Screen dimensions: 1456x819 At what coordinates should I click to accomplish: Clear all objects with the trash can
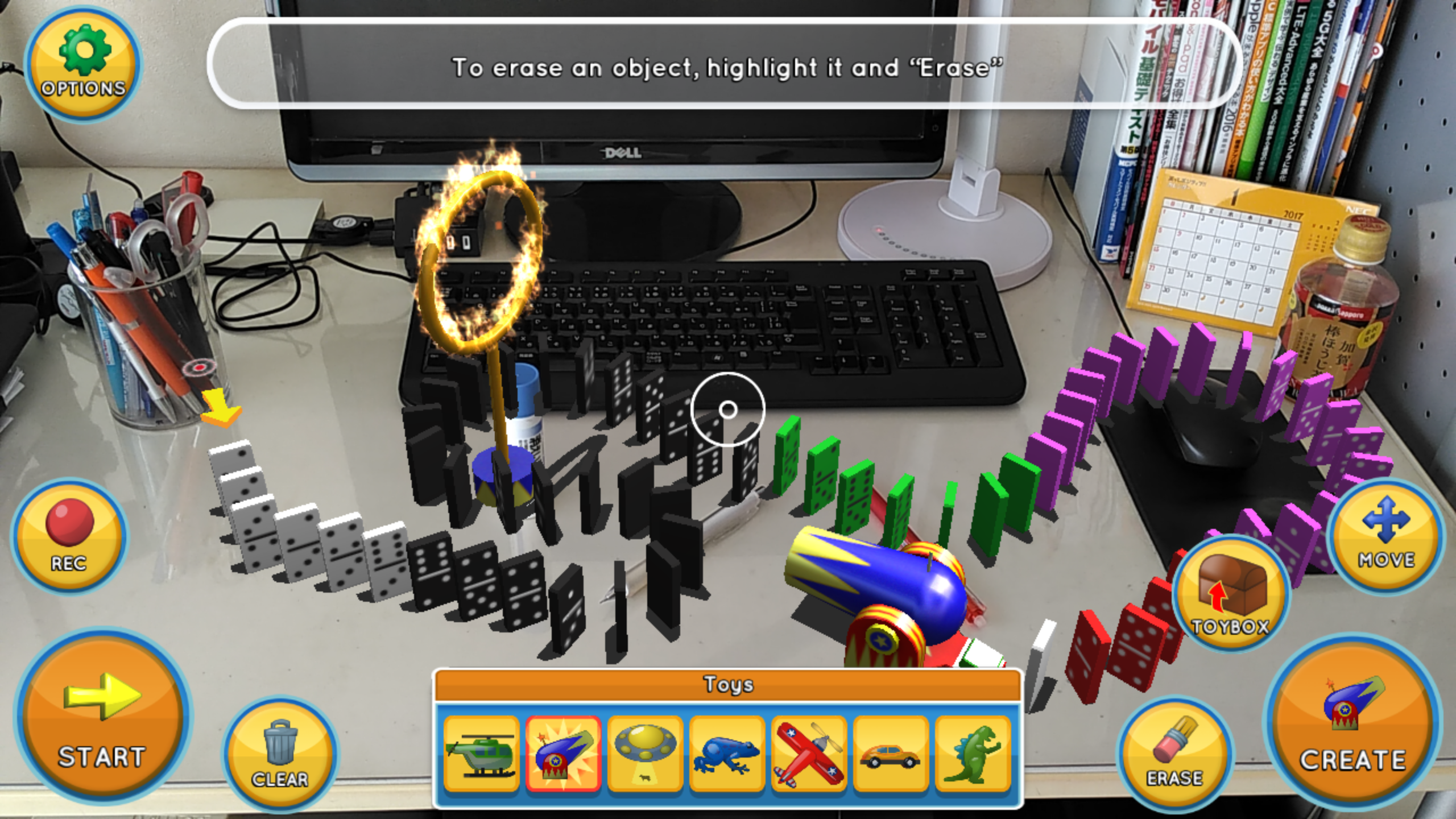(x=280, y=754)
